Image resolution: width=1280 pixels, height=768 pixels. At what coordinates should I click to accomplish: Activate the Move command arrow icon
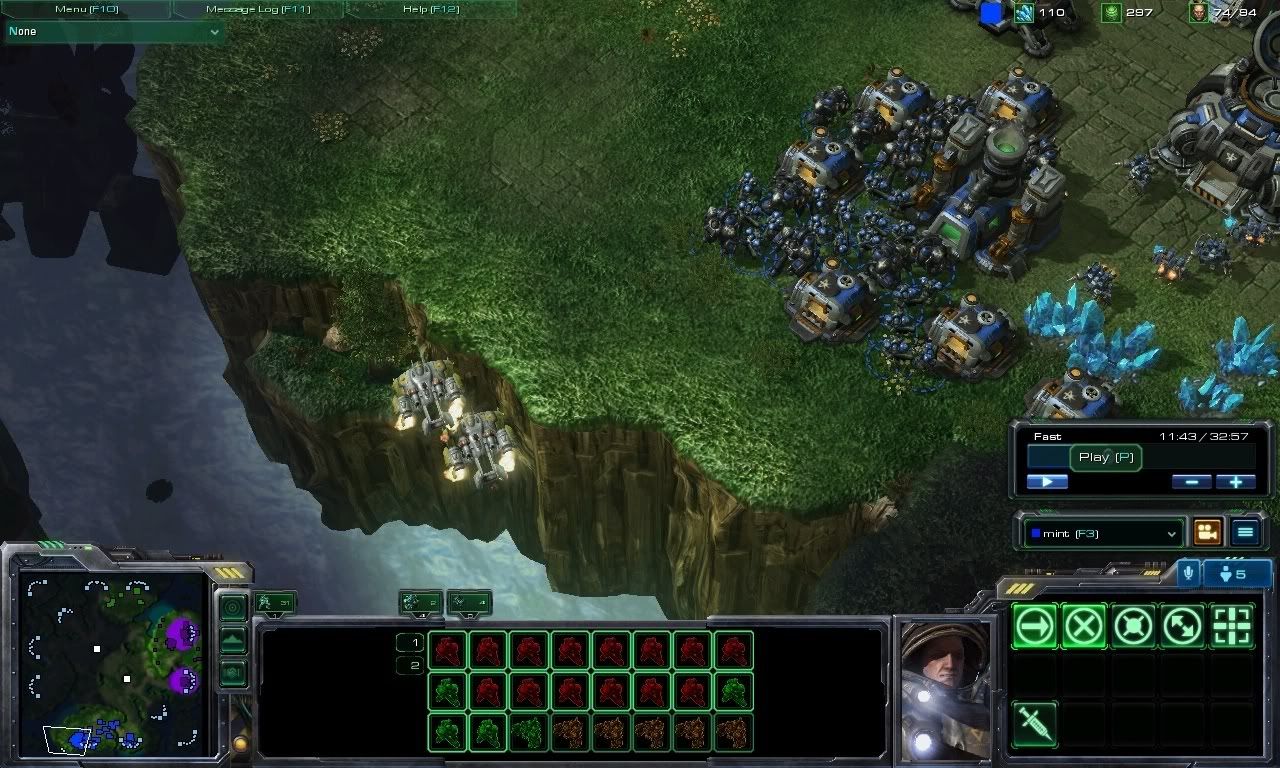pos(1035,627)
